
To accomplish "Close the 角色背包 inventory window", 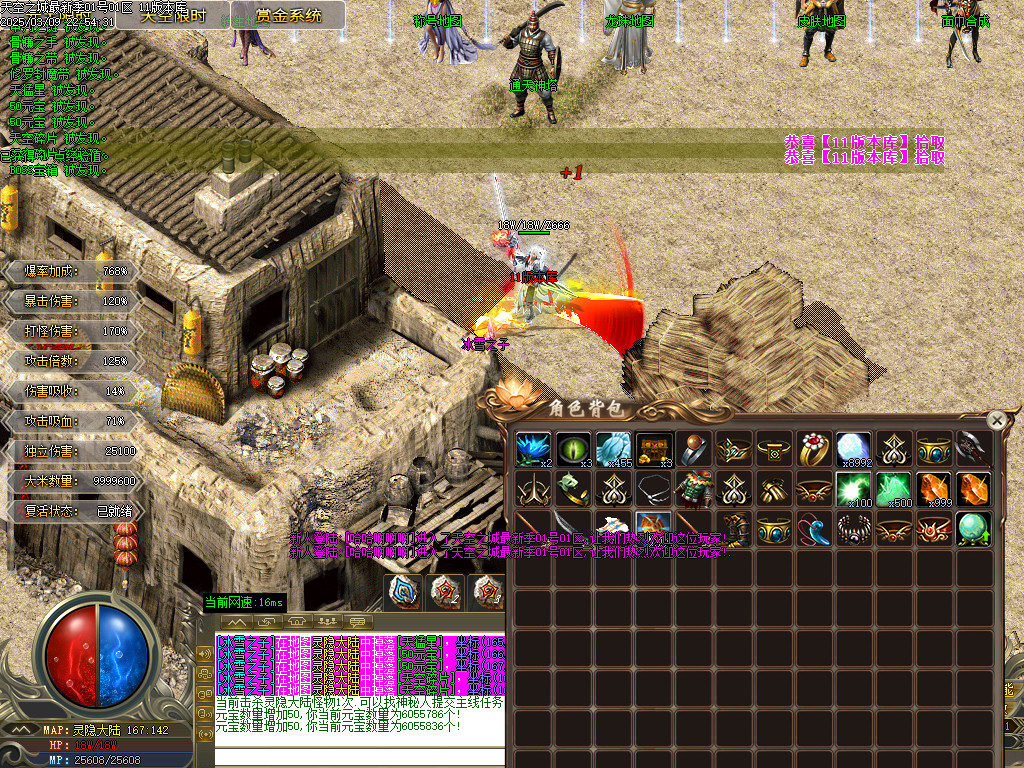I will [996, 420].
